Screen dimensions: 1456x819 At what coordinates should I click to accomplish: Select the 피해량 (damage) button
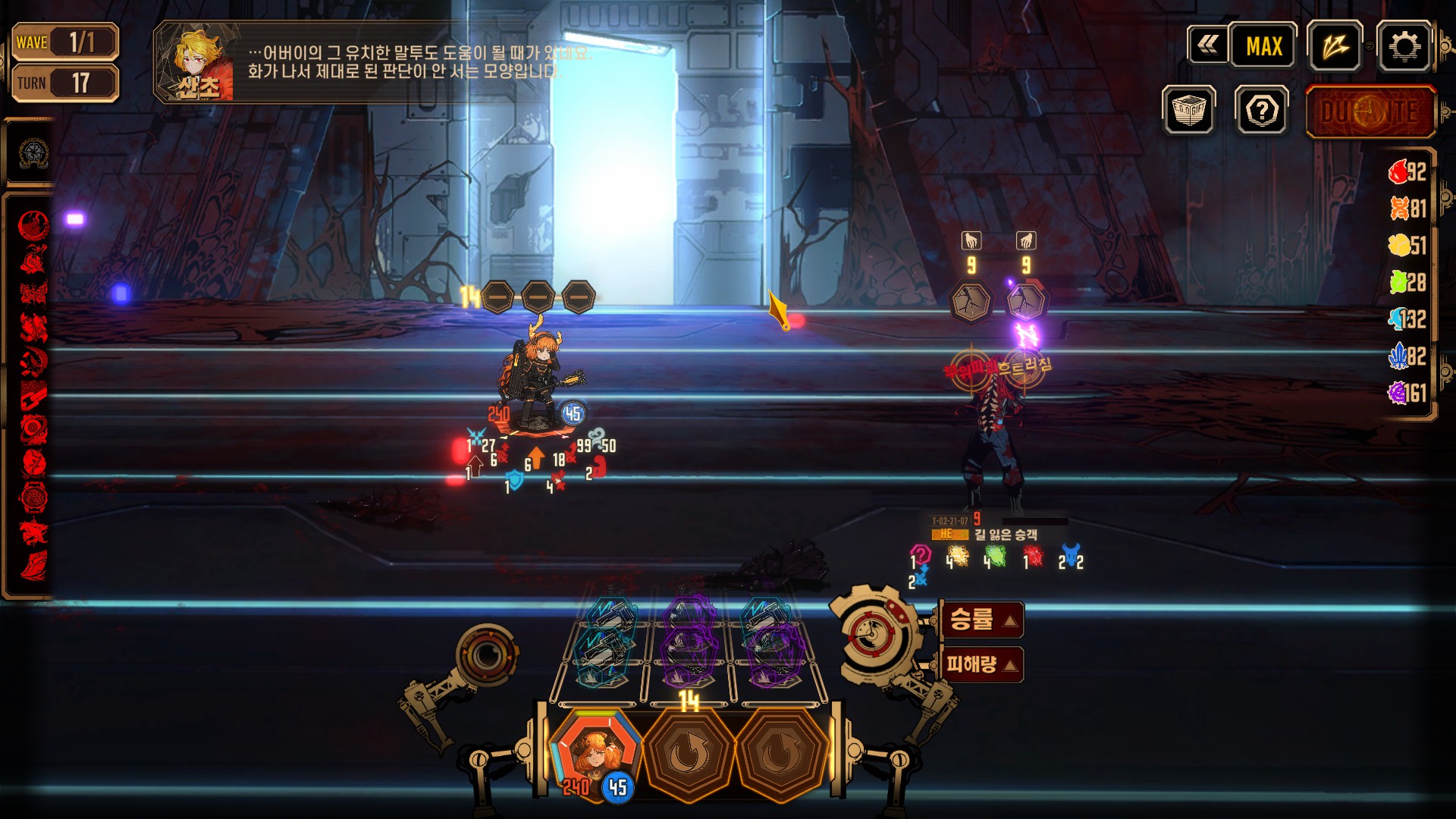[981, 665]
